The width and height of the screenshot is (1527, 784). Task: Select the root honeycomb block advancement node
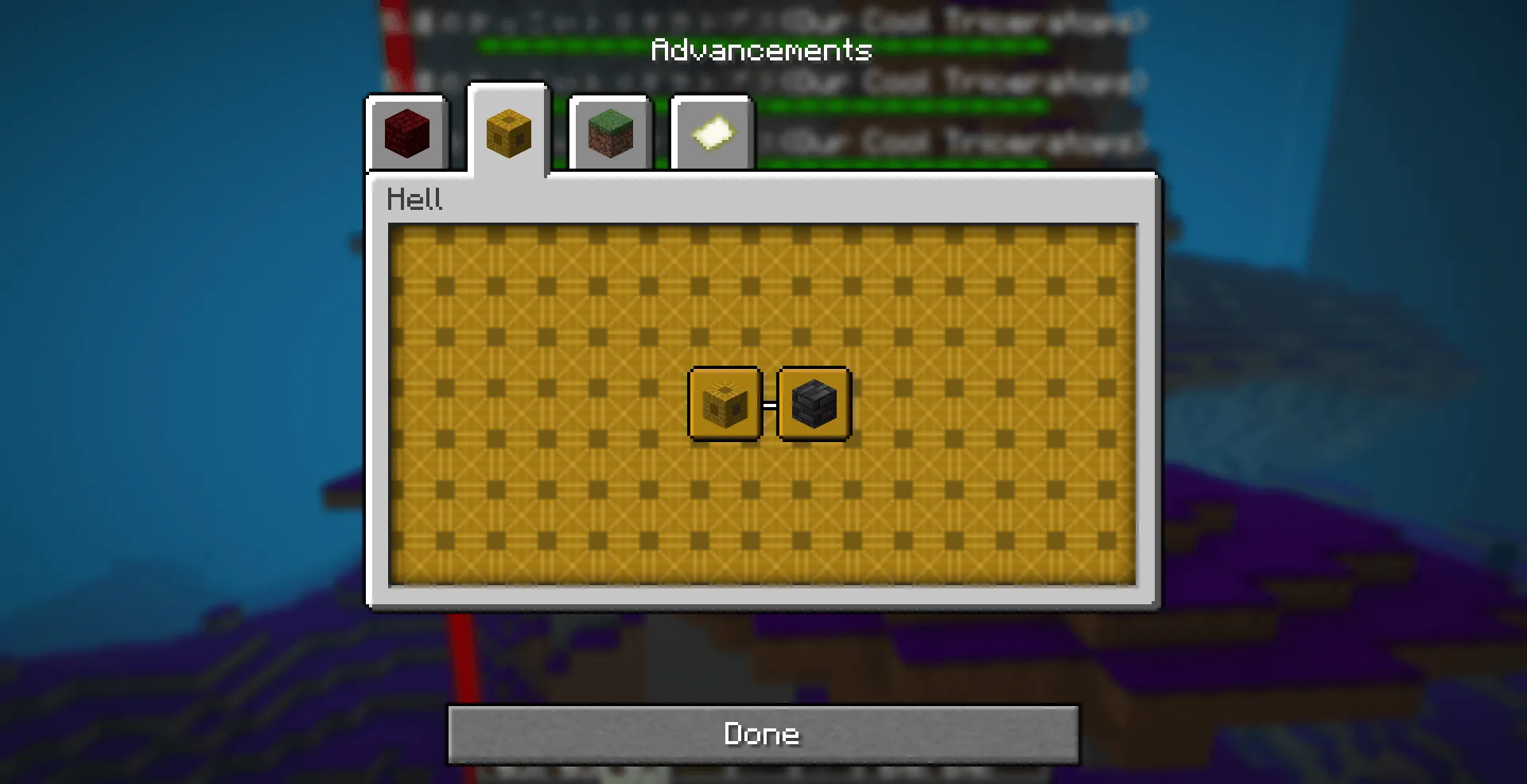(x=725, y=402)
